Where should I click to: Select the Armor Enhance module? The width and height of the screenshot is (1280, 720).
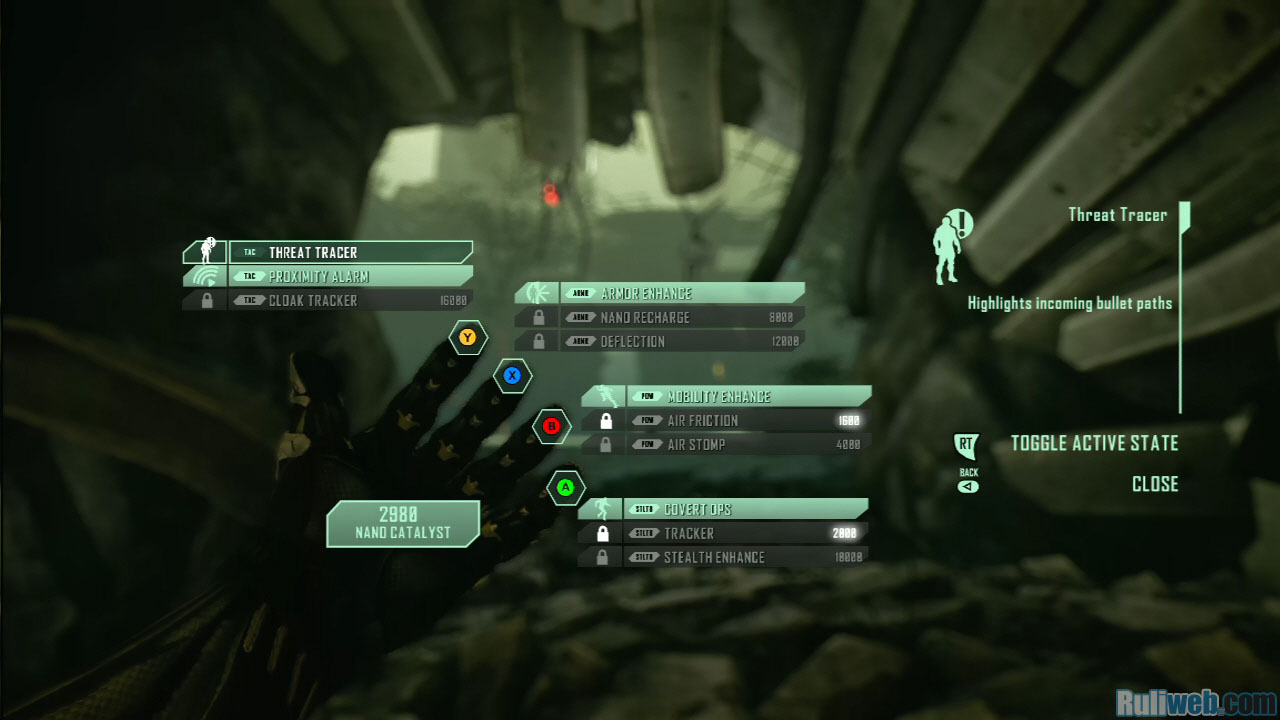[x=680, y=294]
